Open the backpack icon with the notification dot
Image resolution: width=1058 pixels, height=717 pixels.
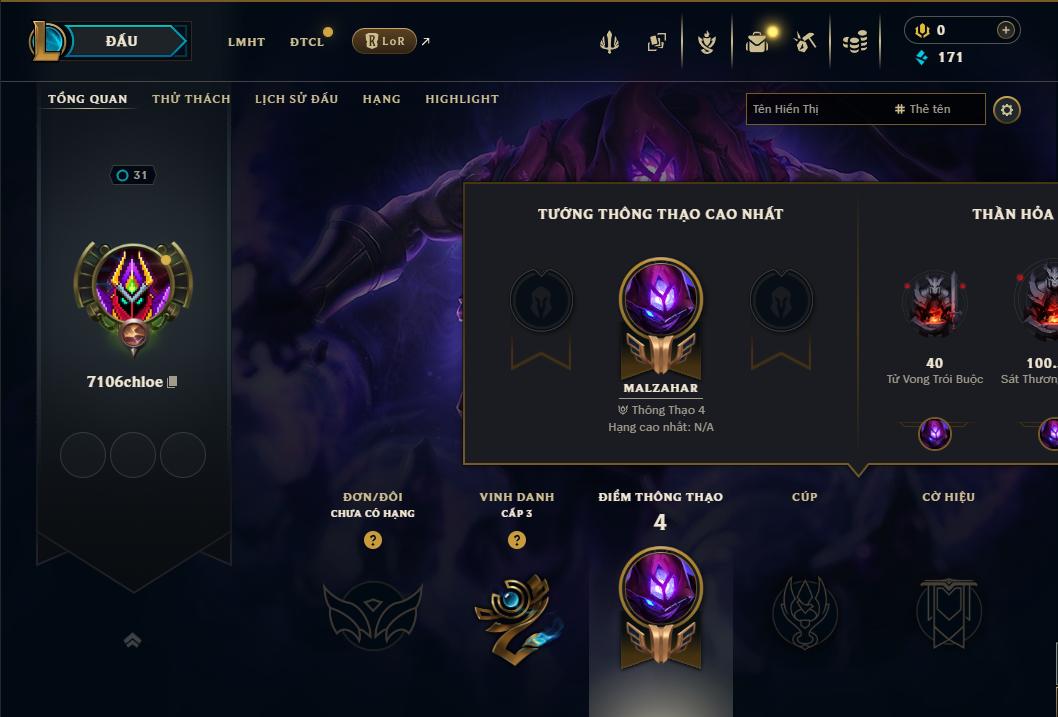pyautogui.click(x=757, y=42)
